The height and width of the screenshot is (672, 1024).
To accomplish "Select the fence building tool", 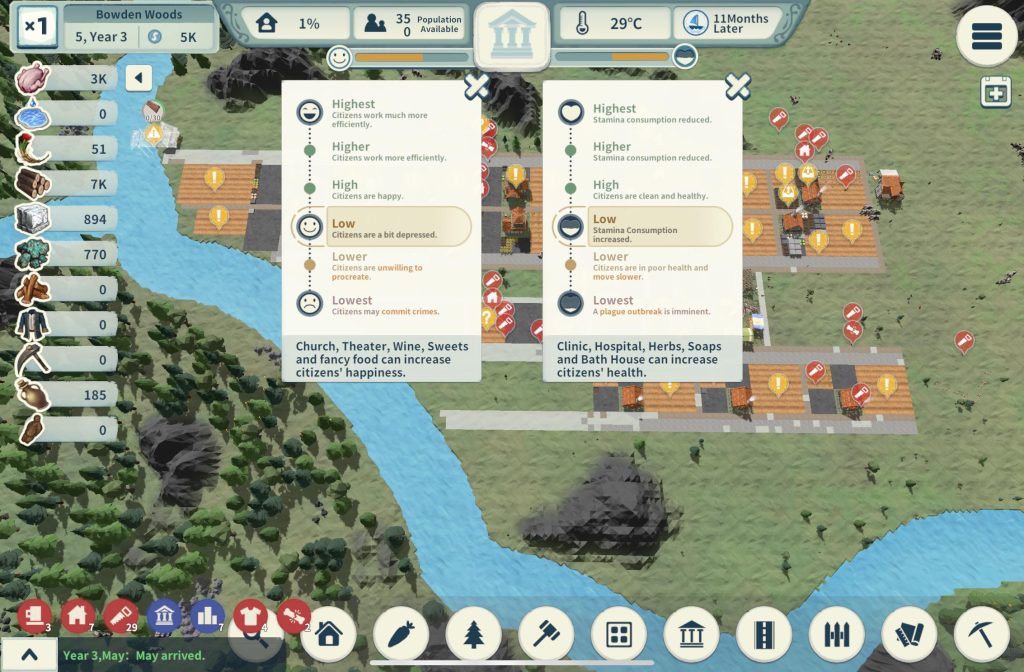I will (x=837, y=633).
